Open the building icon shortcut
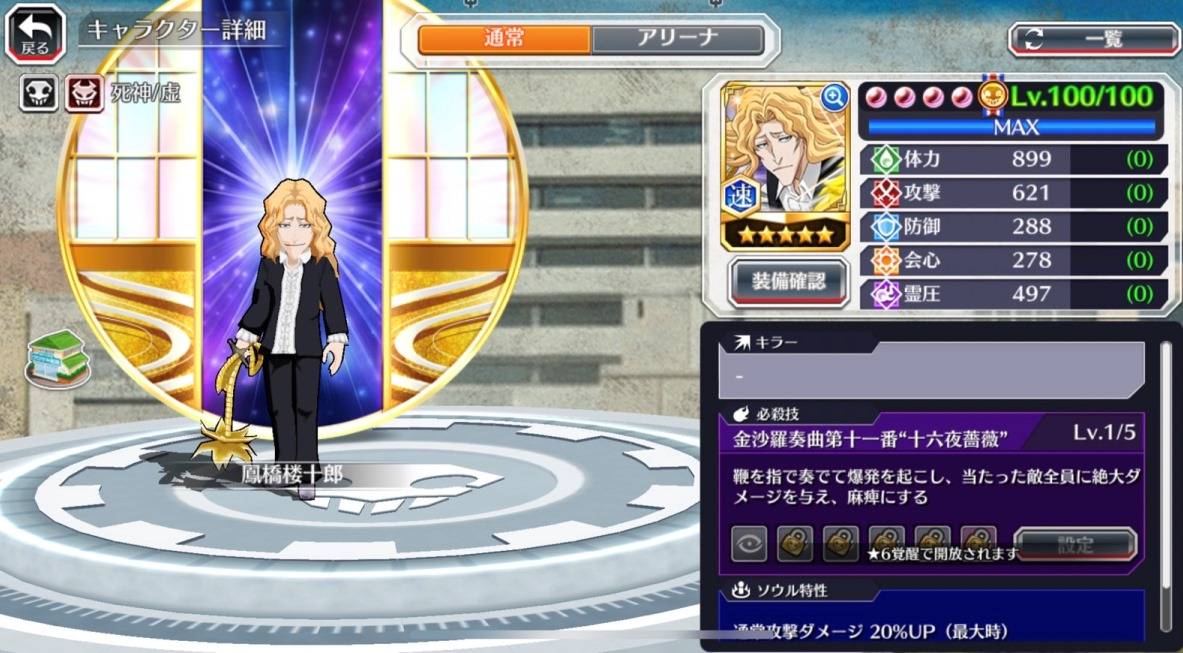The height and width of the screenshot is (653, 1183). click(57, 357)
